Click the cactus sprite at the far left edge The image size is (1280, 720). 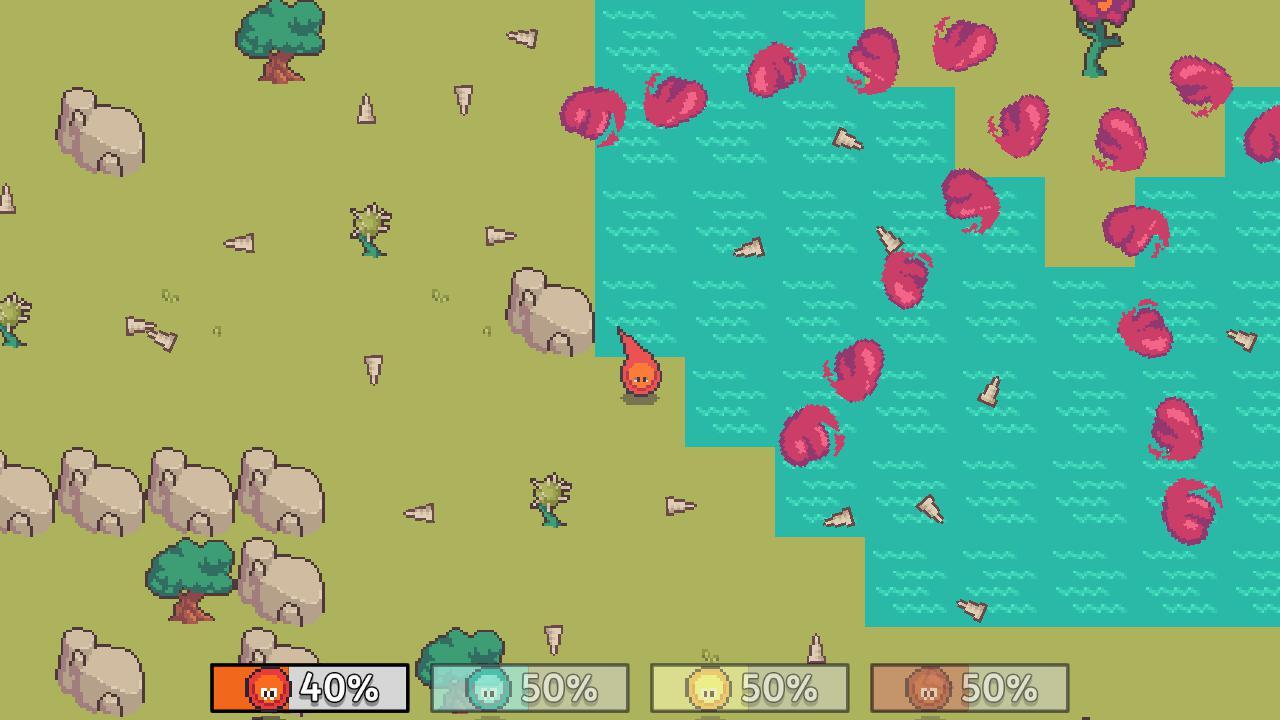coord(12,315)
